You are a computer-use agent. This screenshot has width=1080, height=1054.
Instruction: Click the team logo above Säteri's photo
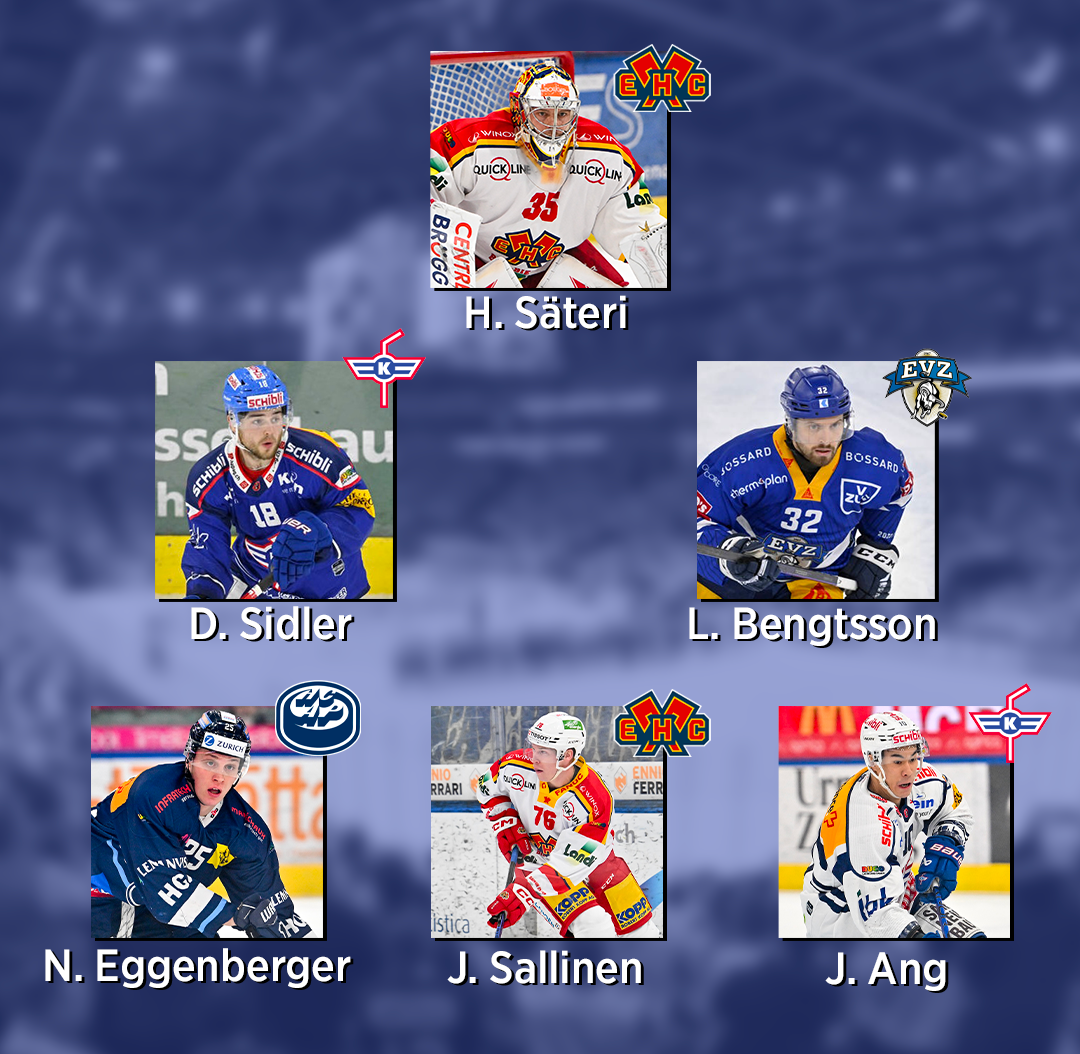point(662,78)
